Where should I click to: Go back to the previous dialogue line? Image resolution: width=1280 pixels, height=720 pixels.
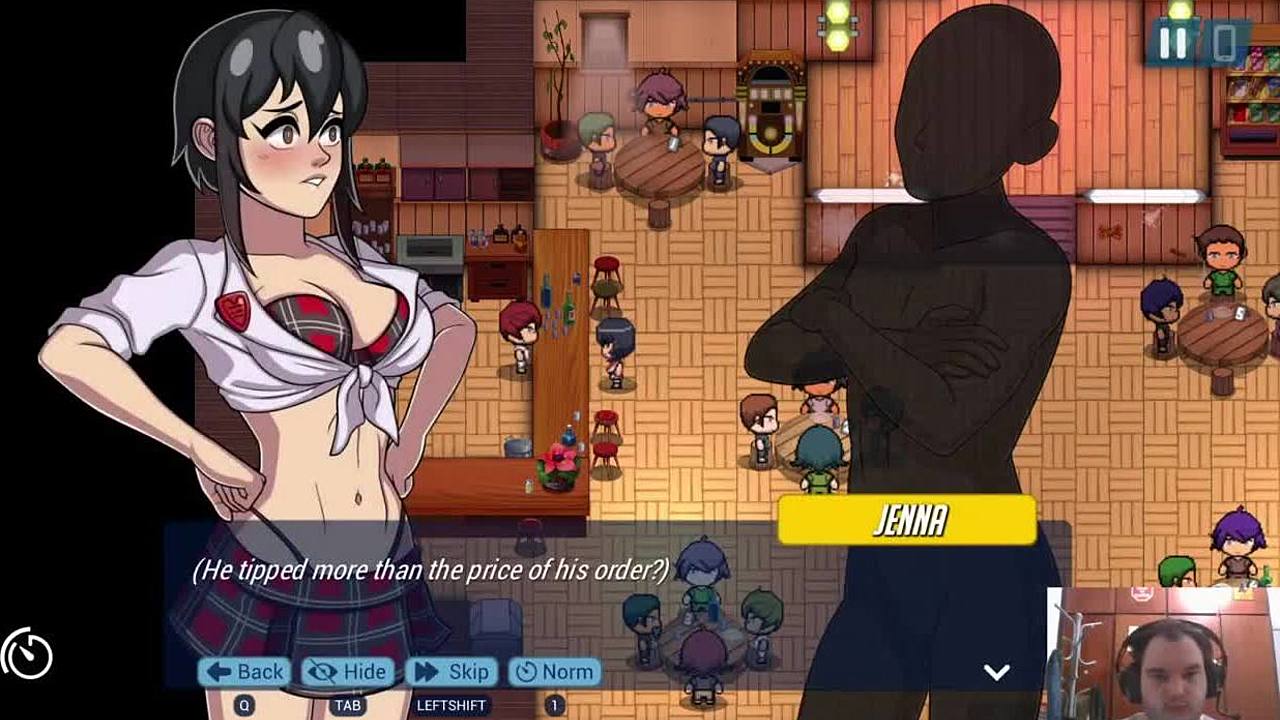(x=245, y=672)
